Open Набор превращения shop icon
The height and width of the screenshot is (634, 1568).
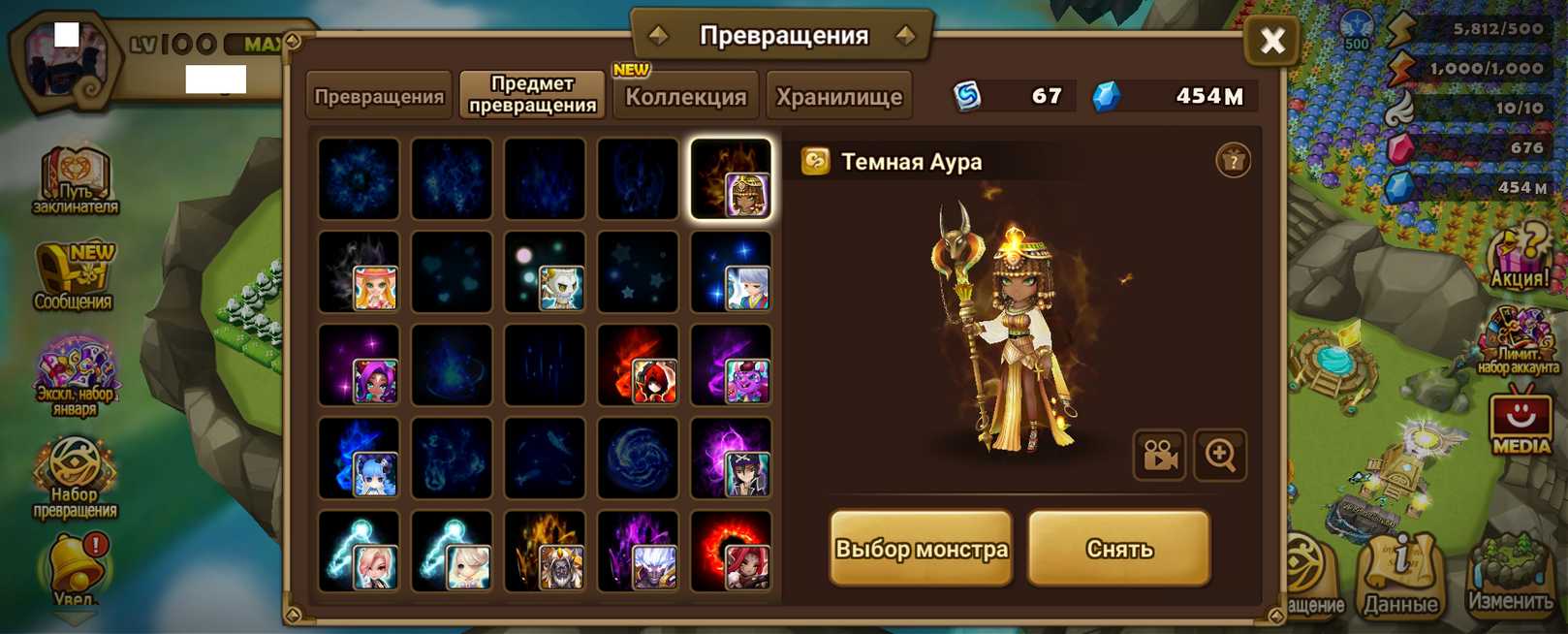pyautogui.click(x=75, y=475)
